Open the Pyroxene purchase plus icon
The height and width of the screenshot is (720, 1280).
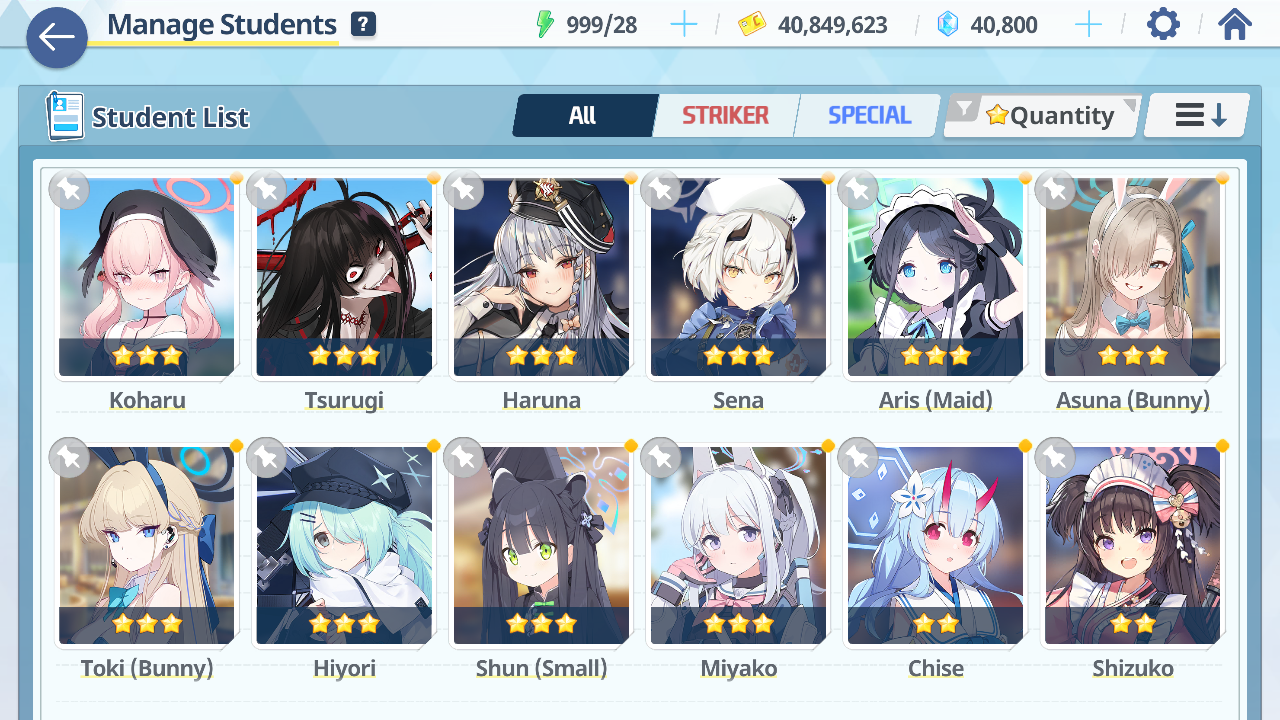click(x=1087, y=24)
